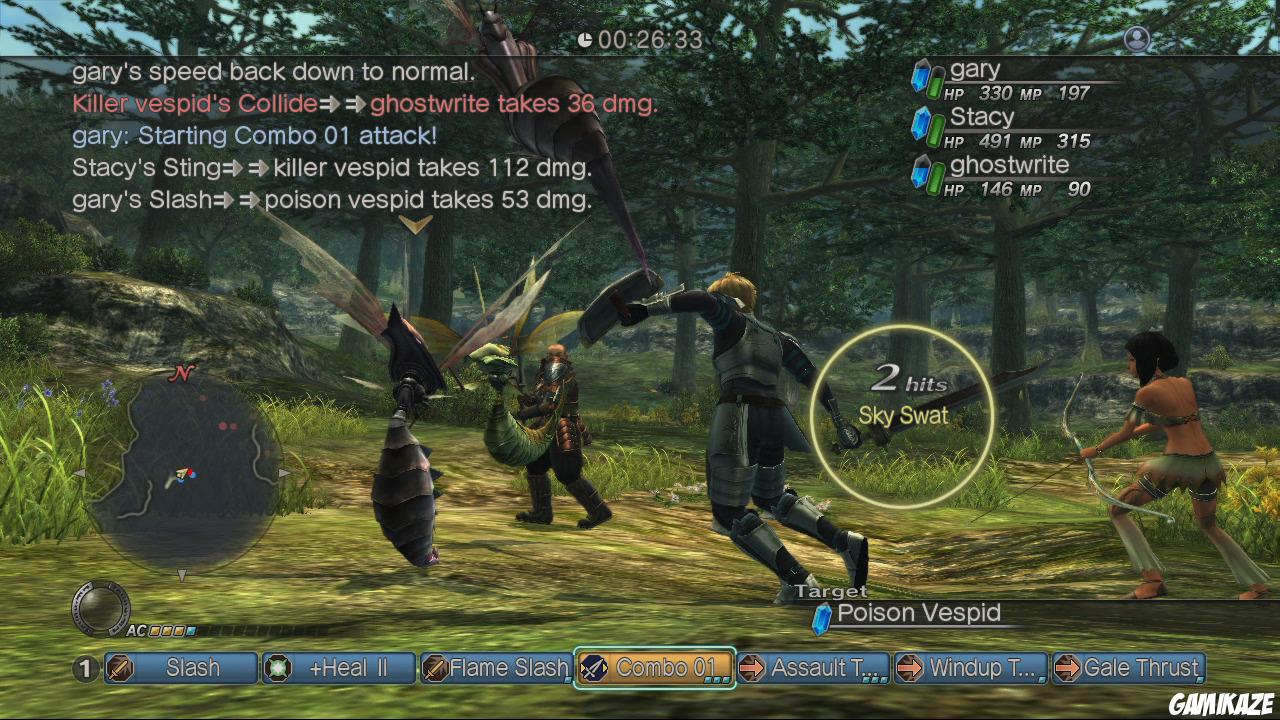Activate the Gale Thrust skill
Screen dimensions: 1280x720
[x=1129, y=668]
